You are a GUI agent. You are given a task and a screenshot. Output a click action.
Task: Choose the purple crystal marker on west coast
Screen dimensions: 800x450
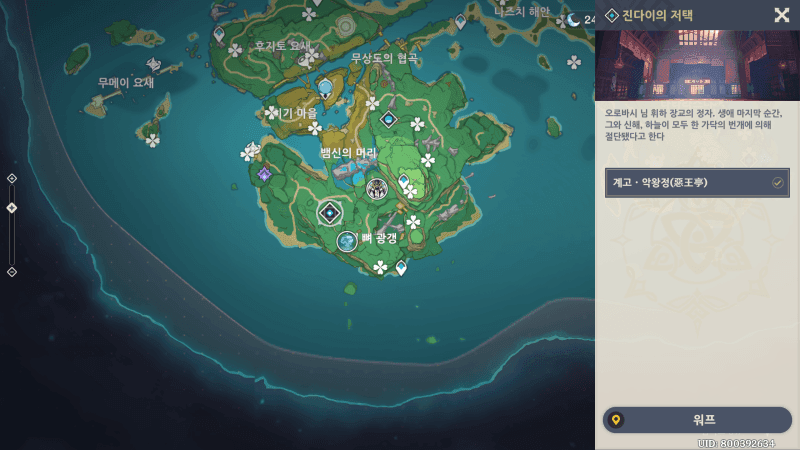265,174
